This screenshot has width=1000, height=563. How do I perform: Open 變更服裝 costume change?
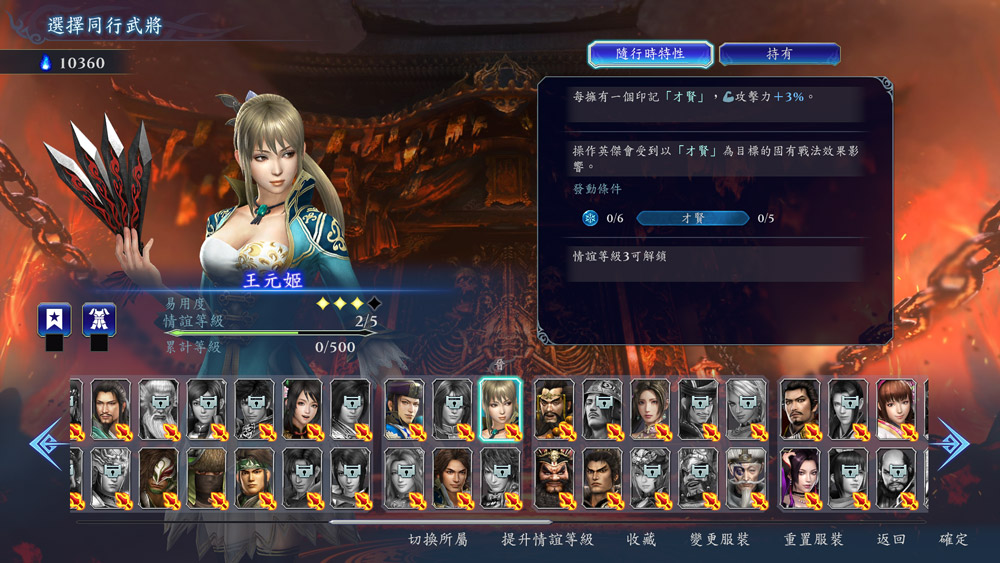(719, 540)
